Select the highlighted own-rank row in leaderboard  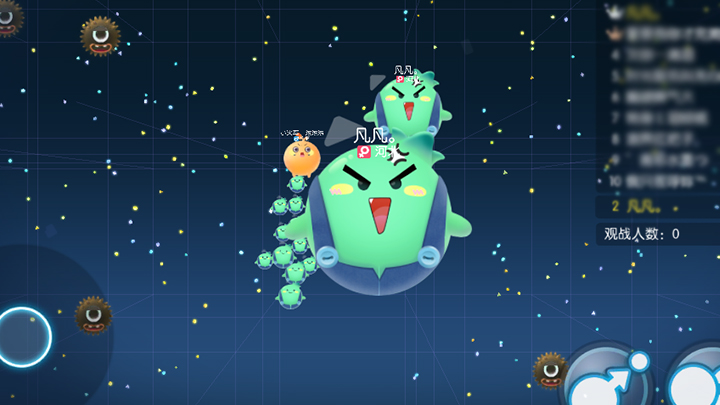pos(657,207)
